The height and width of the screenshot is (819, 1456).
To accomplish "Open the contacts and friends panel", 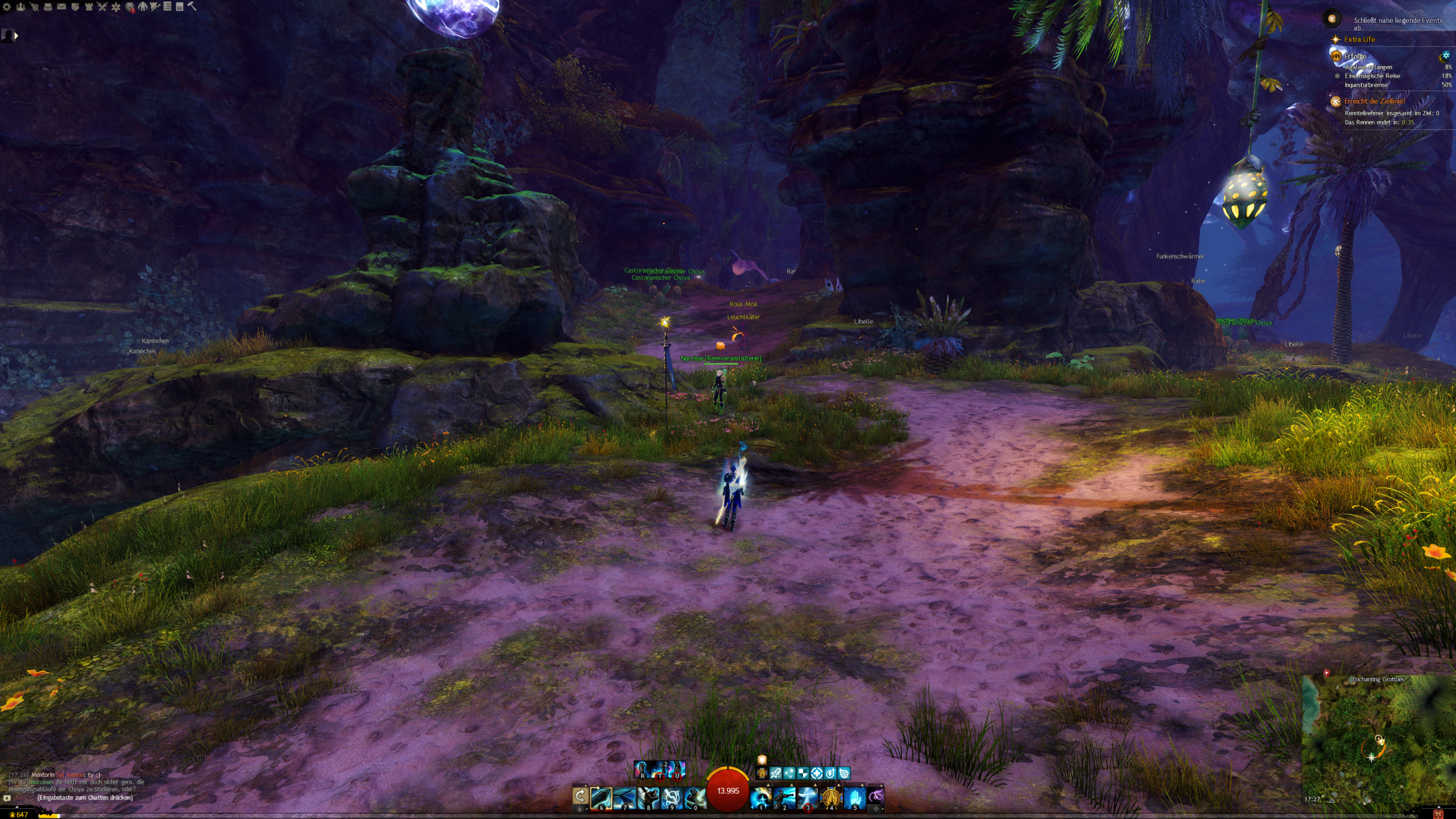I will (20, 7).
